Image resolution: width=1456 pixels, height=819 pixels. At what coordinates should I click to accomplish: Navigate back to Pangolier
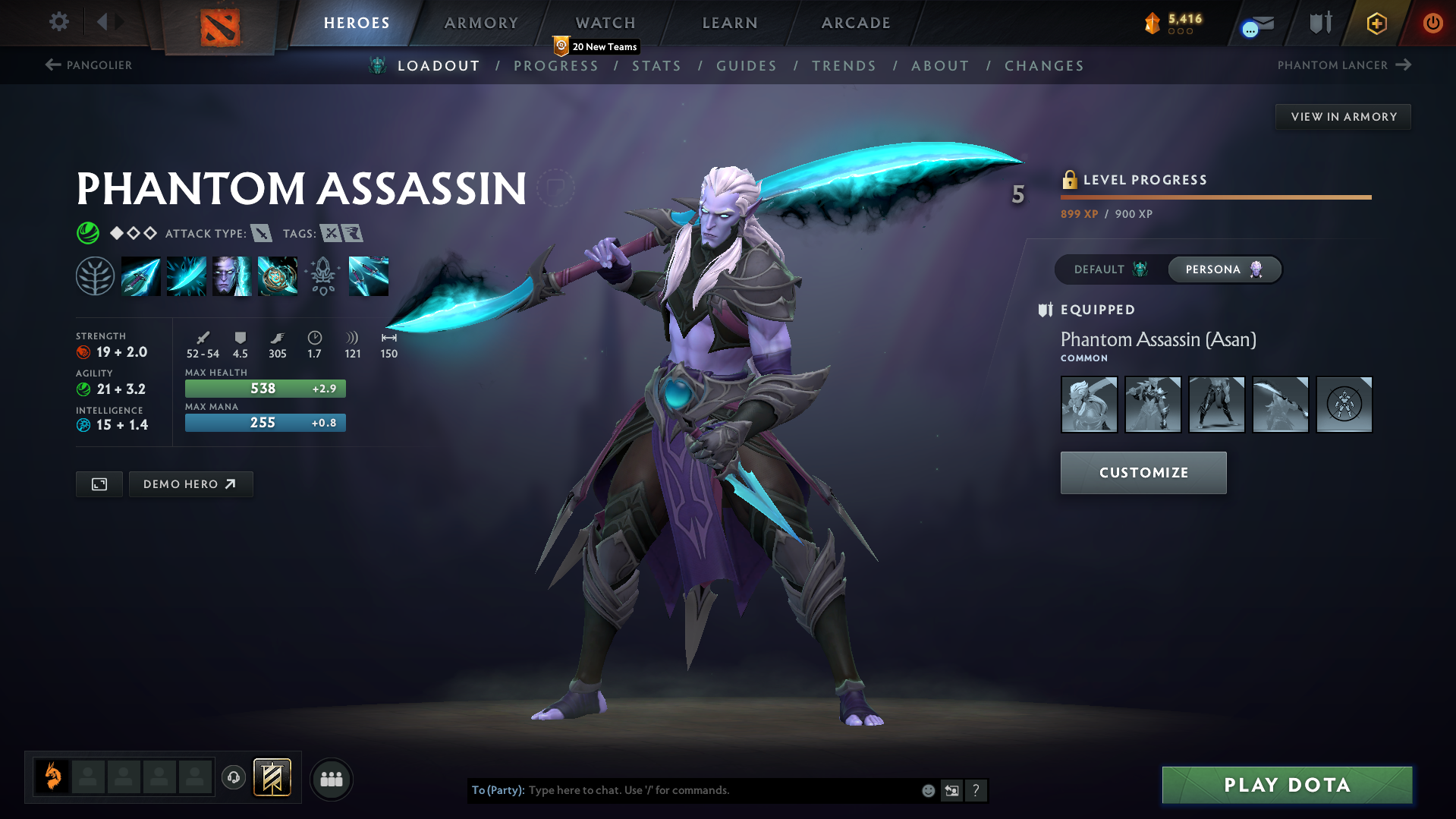tap(88, 65)
